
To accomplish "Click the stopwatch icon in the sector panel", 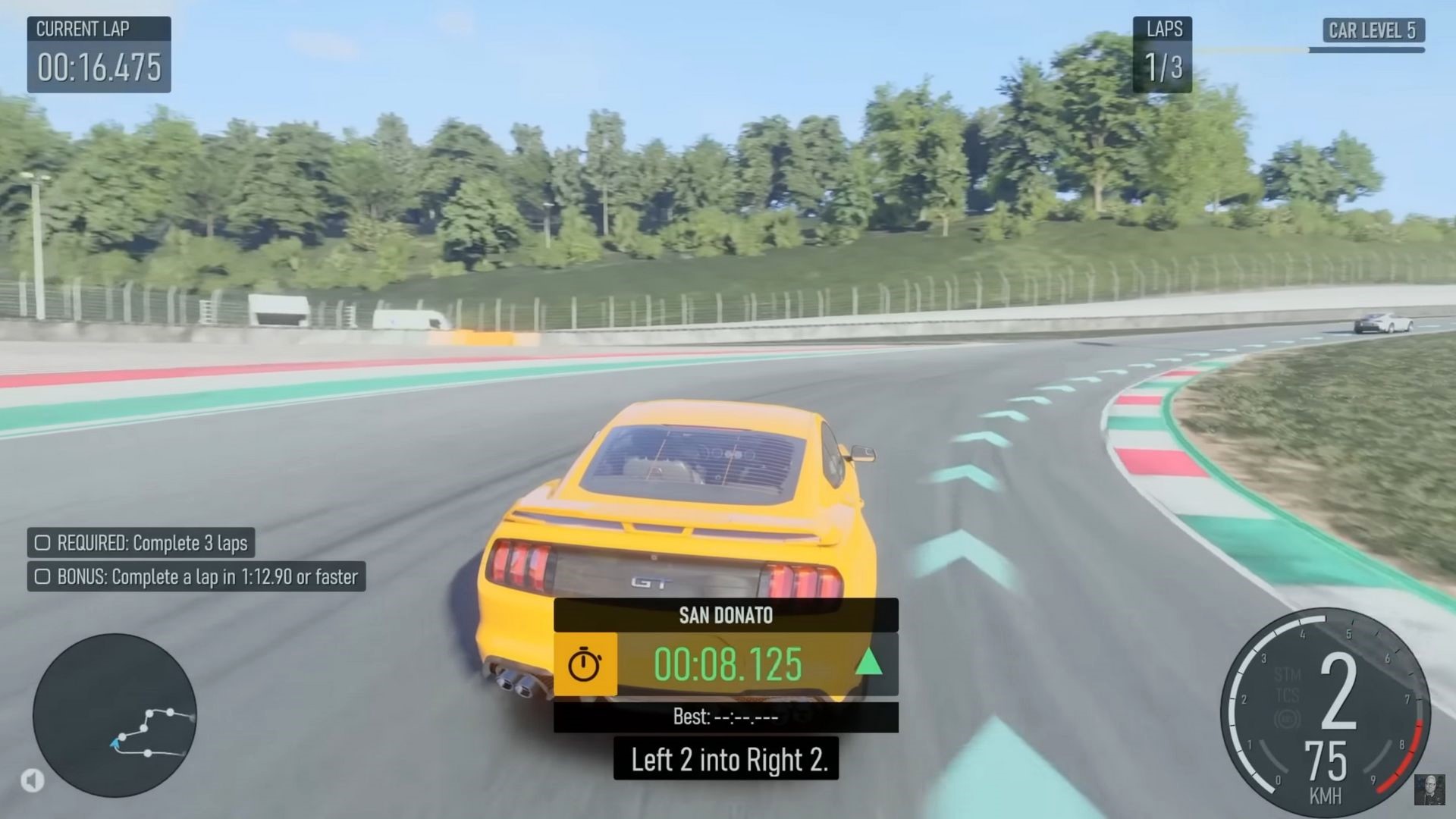I will click(x=585, y=665).
